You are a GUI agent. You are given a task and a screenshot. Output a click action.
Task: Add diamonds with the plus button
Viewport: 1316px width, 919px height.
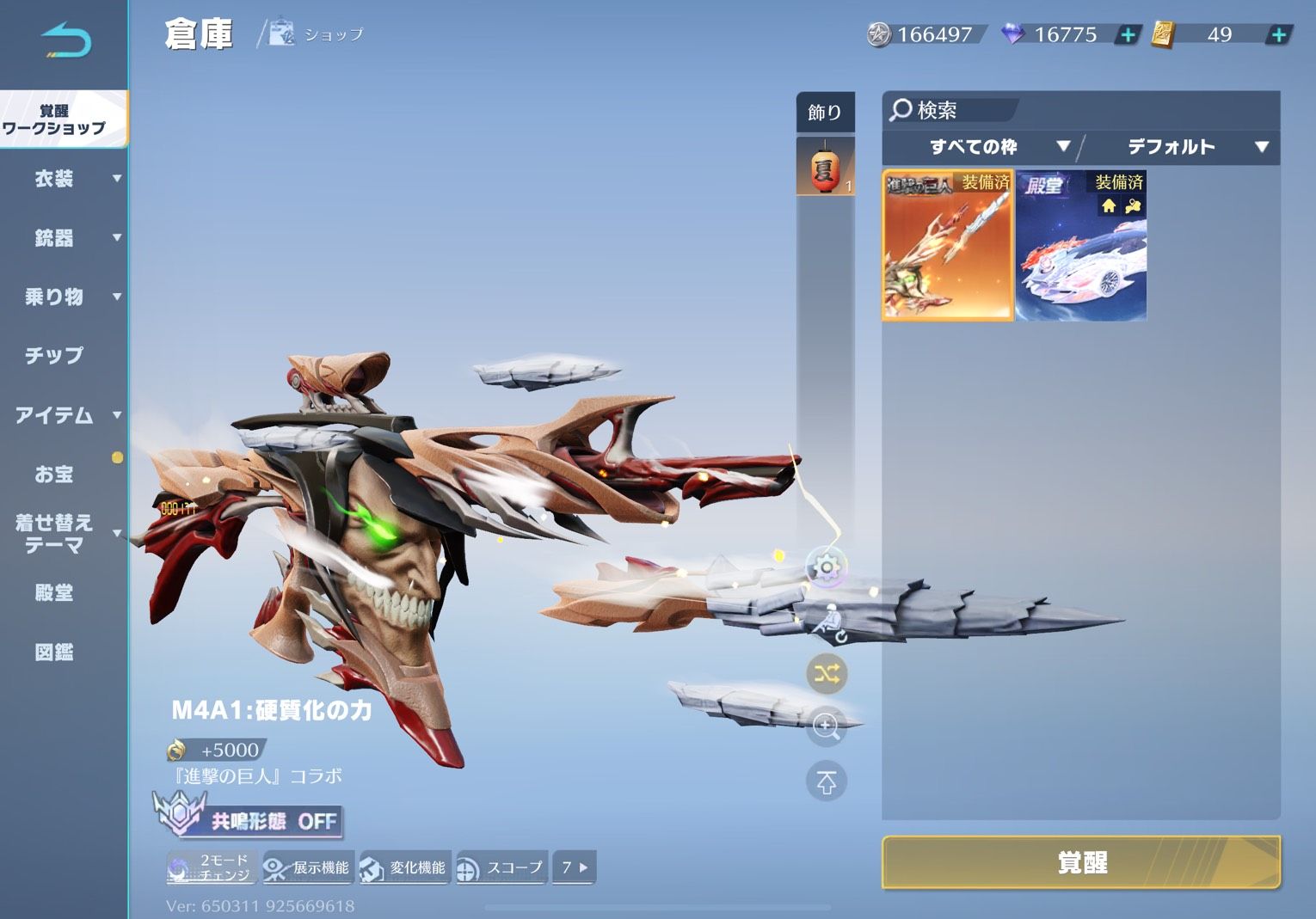(x=1127, y=35)
